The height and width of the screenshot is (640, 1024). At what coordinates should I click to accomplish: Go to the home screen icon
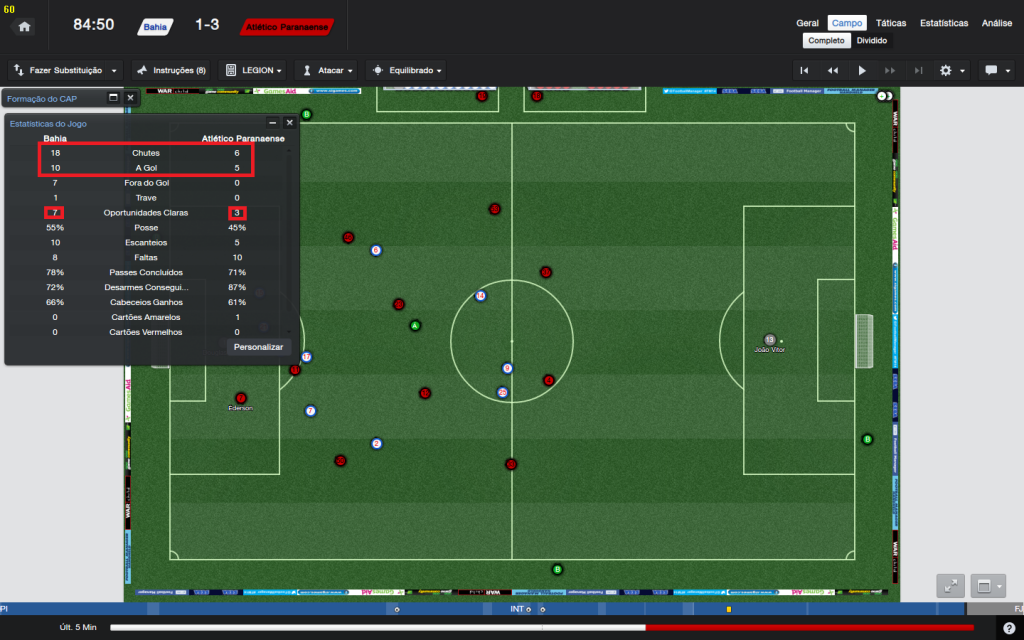(x=24, y=26)
